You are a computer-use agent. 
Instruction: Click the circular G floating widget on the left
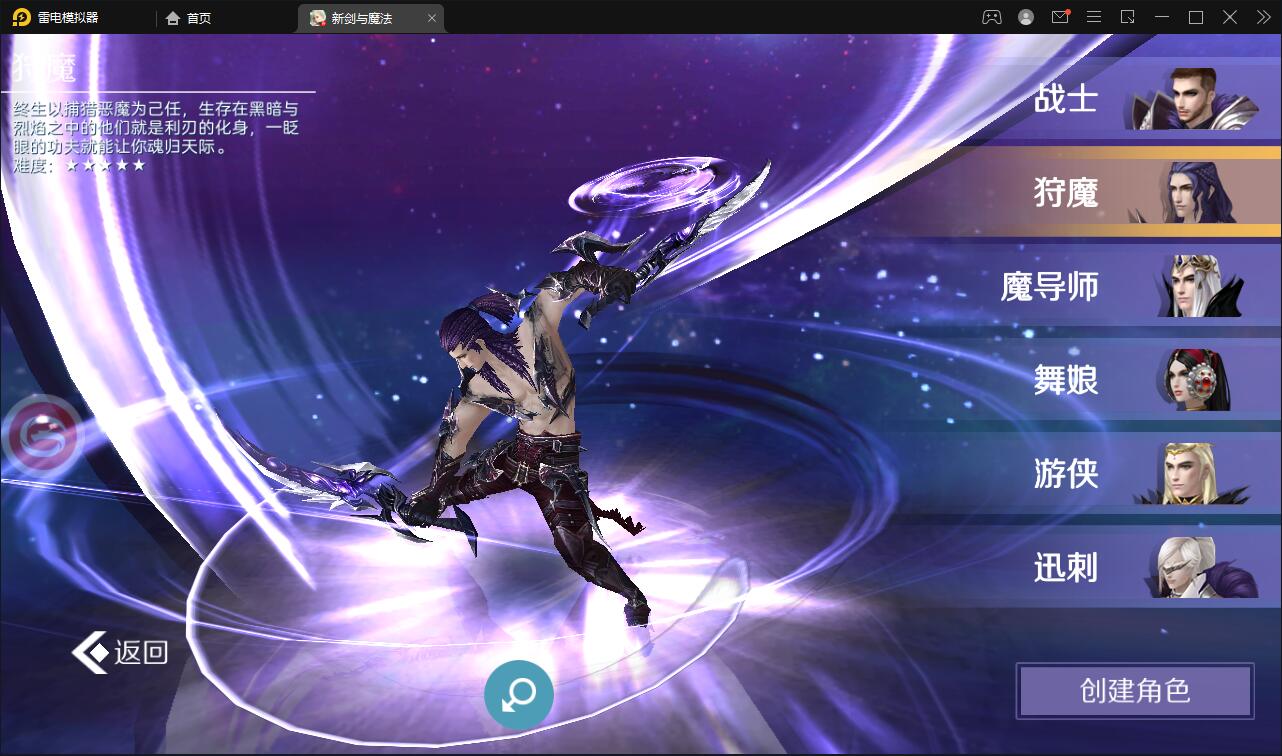[x=44, y=436]
